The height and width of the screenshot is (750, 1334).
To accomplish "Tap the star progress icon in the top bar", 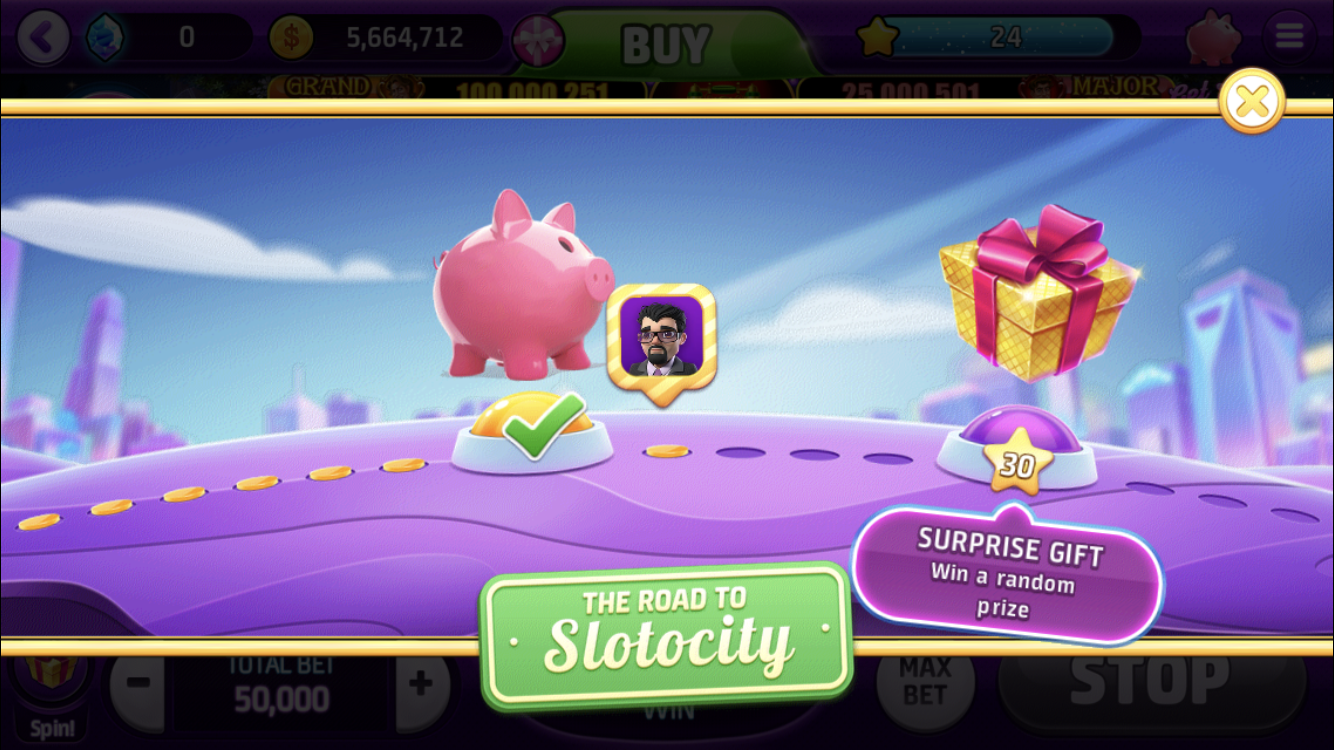I will click(x=878, y=35).
